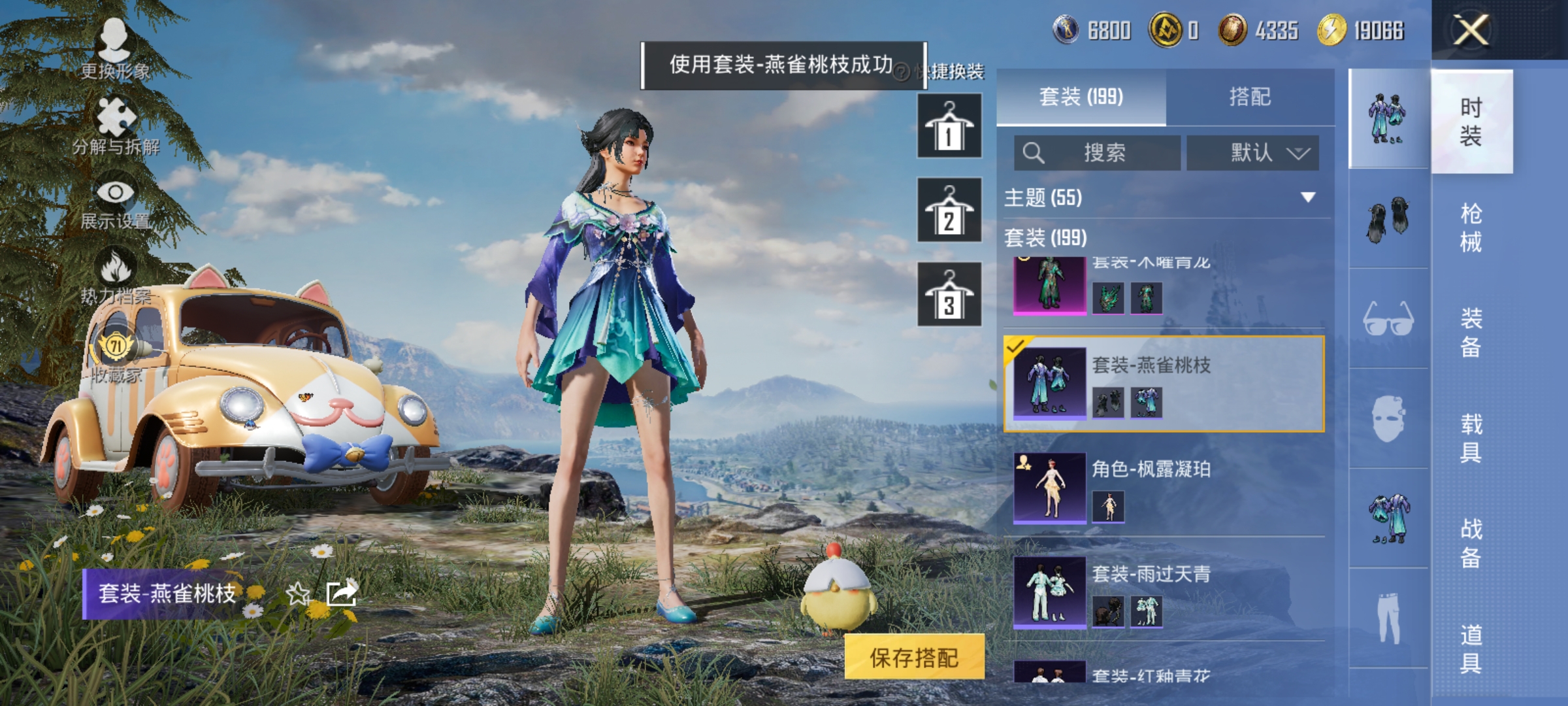The image size is (1568, 706).
Task: Click the magnifier icon in the search bar
Action: click(1034, 153)
